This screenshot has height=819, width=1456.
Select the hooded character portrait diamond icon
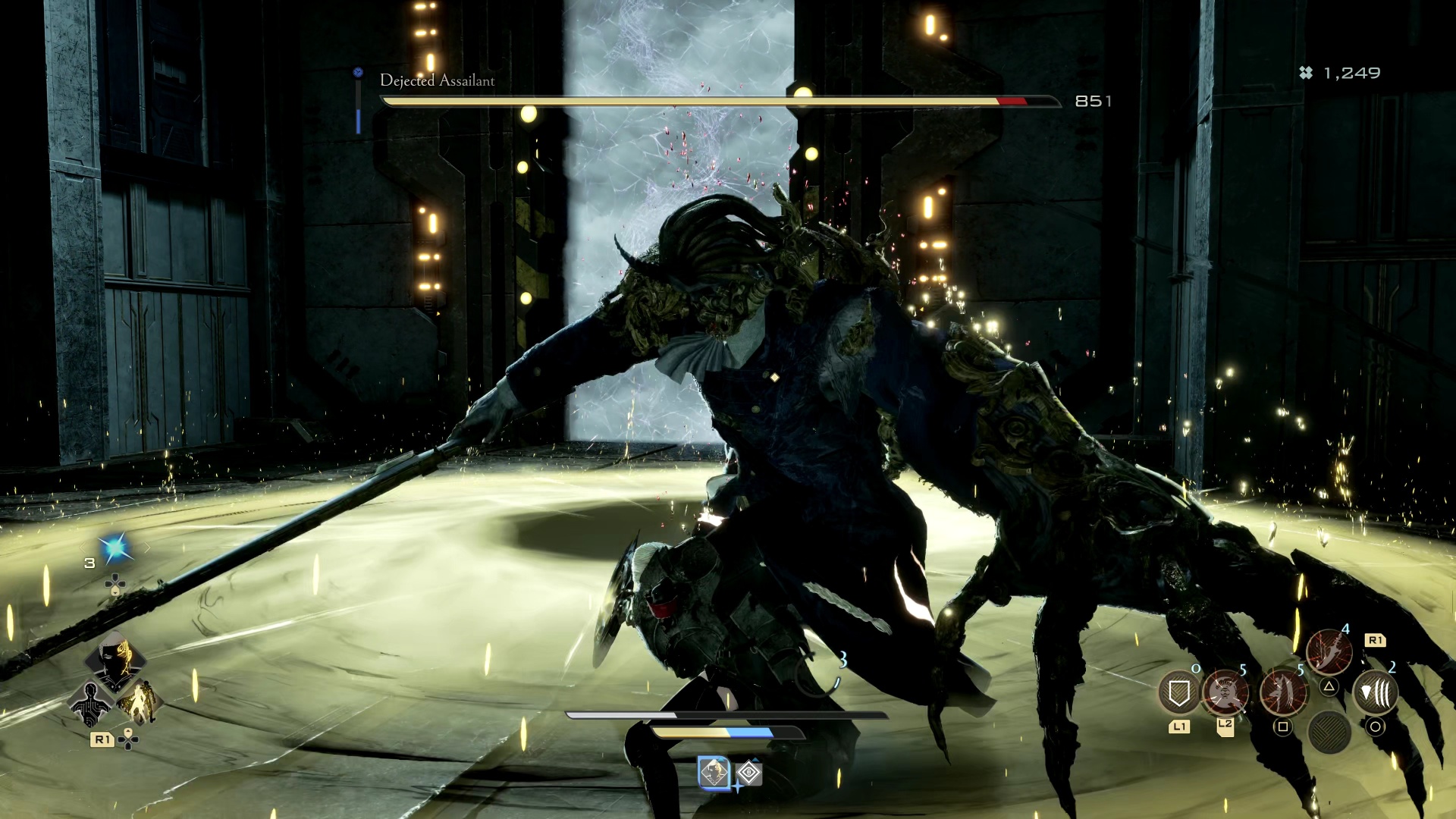[x=115, y=660]
